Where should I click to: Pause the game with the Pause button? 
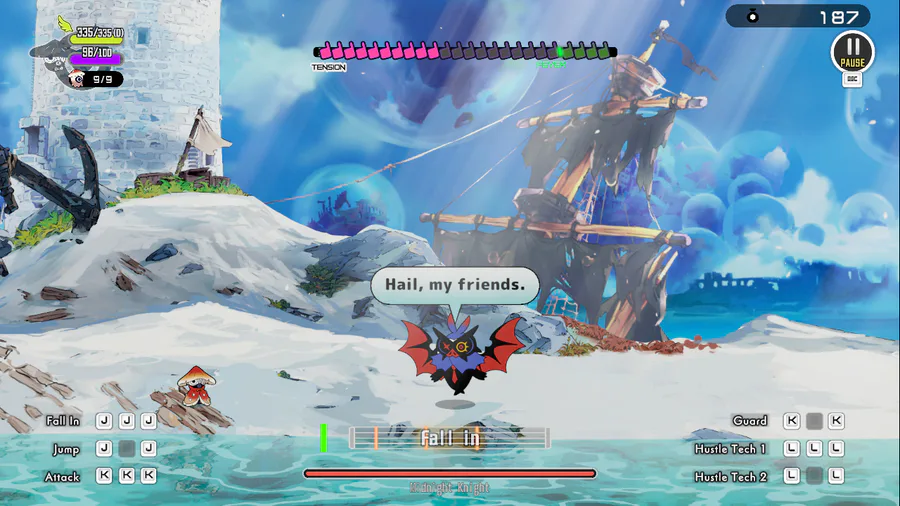(x=852, y=51)
